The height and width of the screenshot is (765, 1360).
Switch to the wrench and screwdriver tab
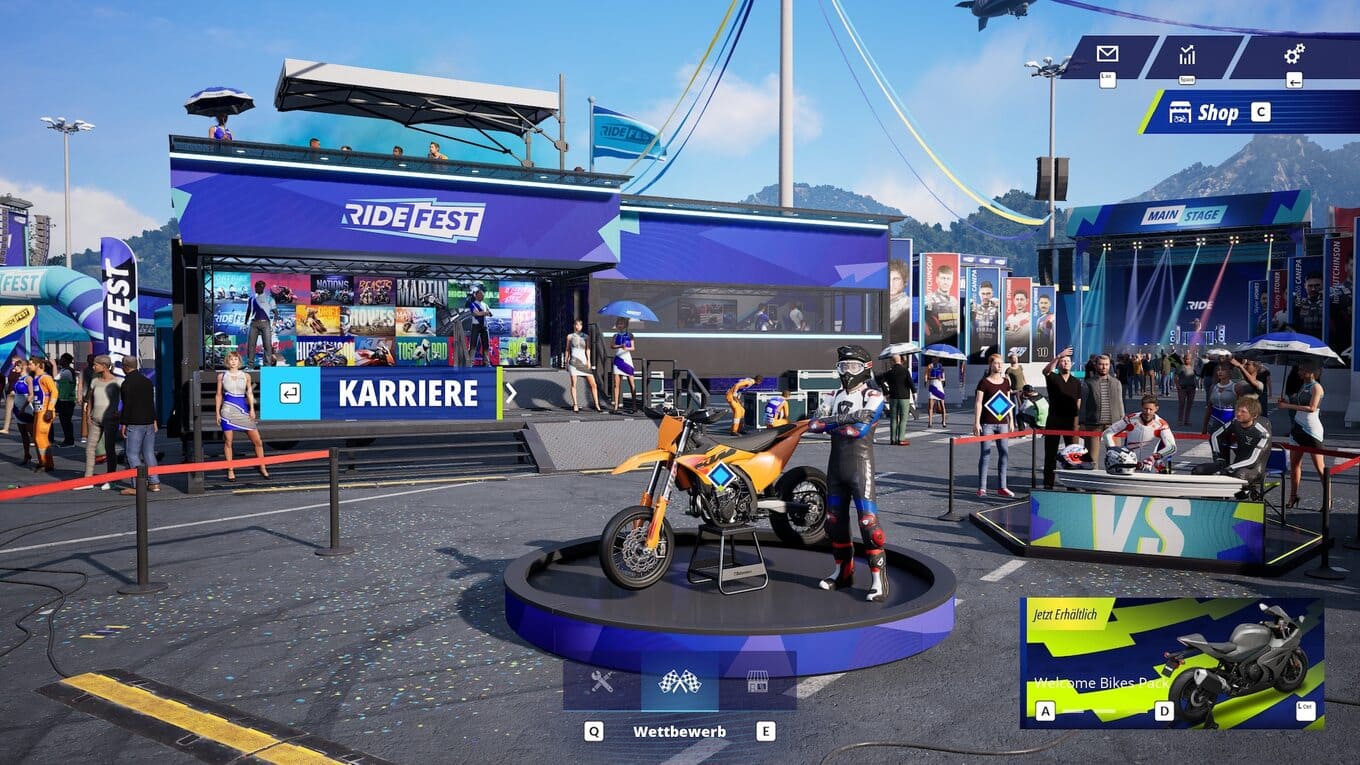point(601,682)
